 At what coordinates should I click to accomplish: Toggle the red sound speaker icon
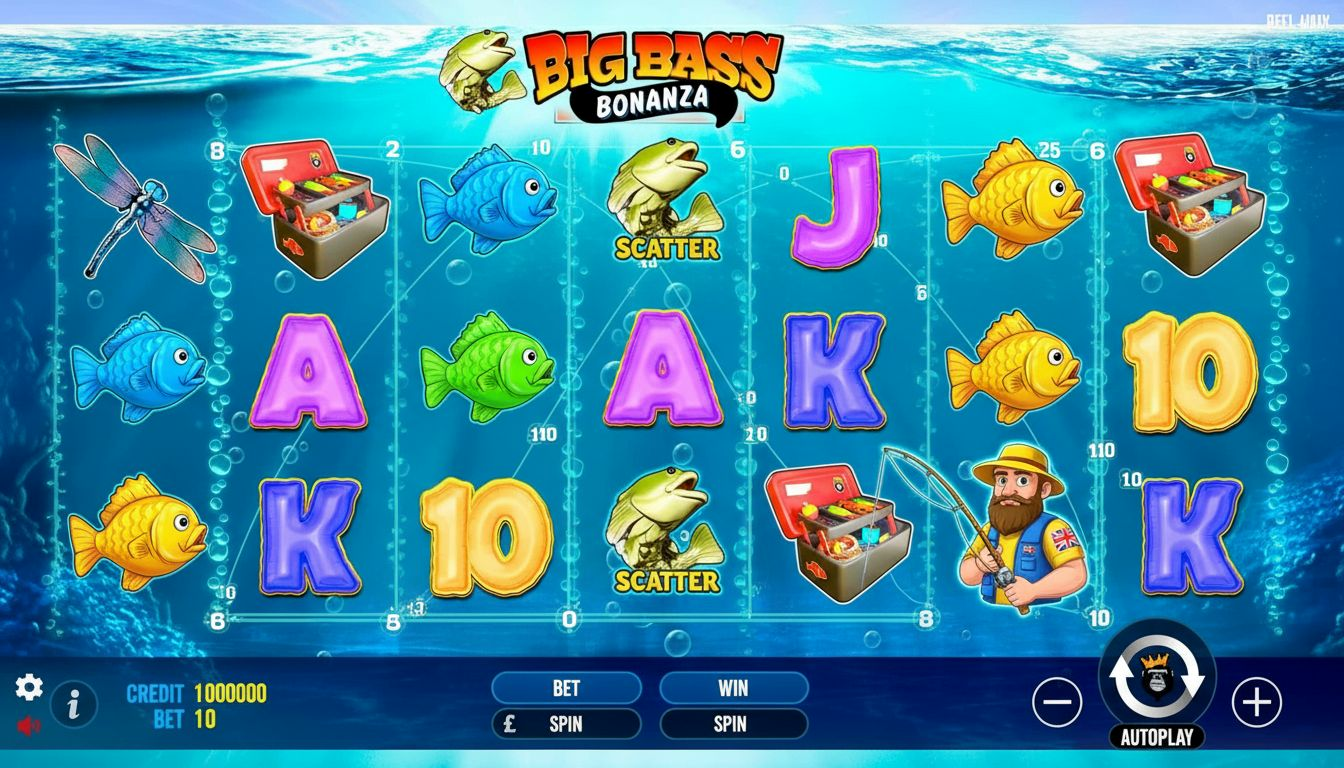(29, 726)
